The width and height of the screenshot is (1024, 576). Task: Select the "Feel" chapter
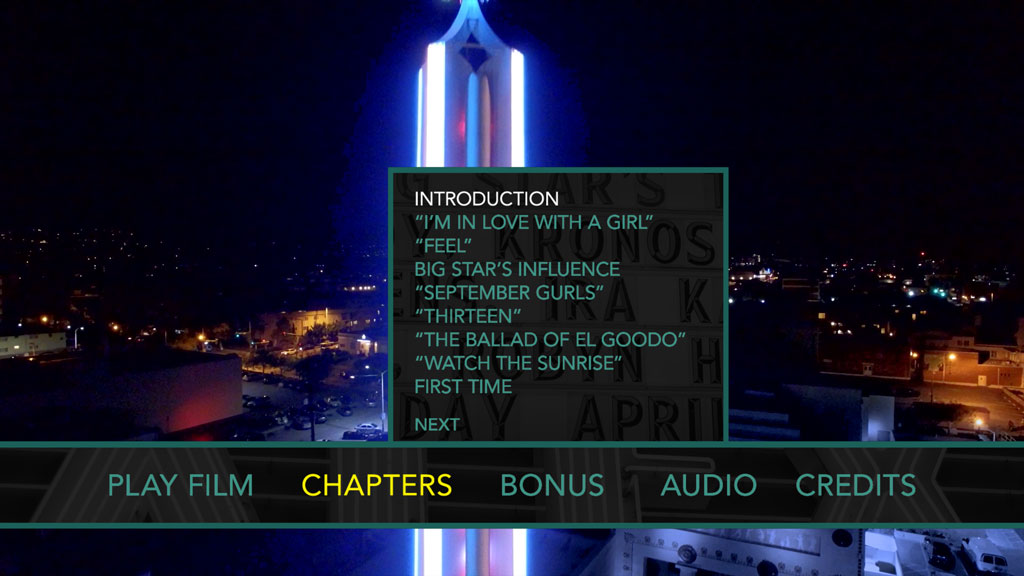443,246
